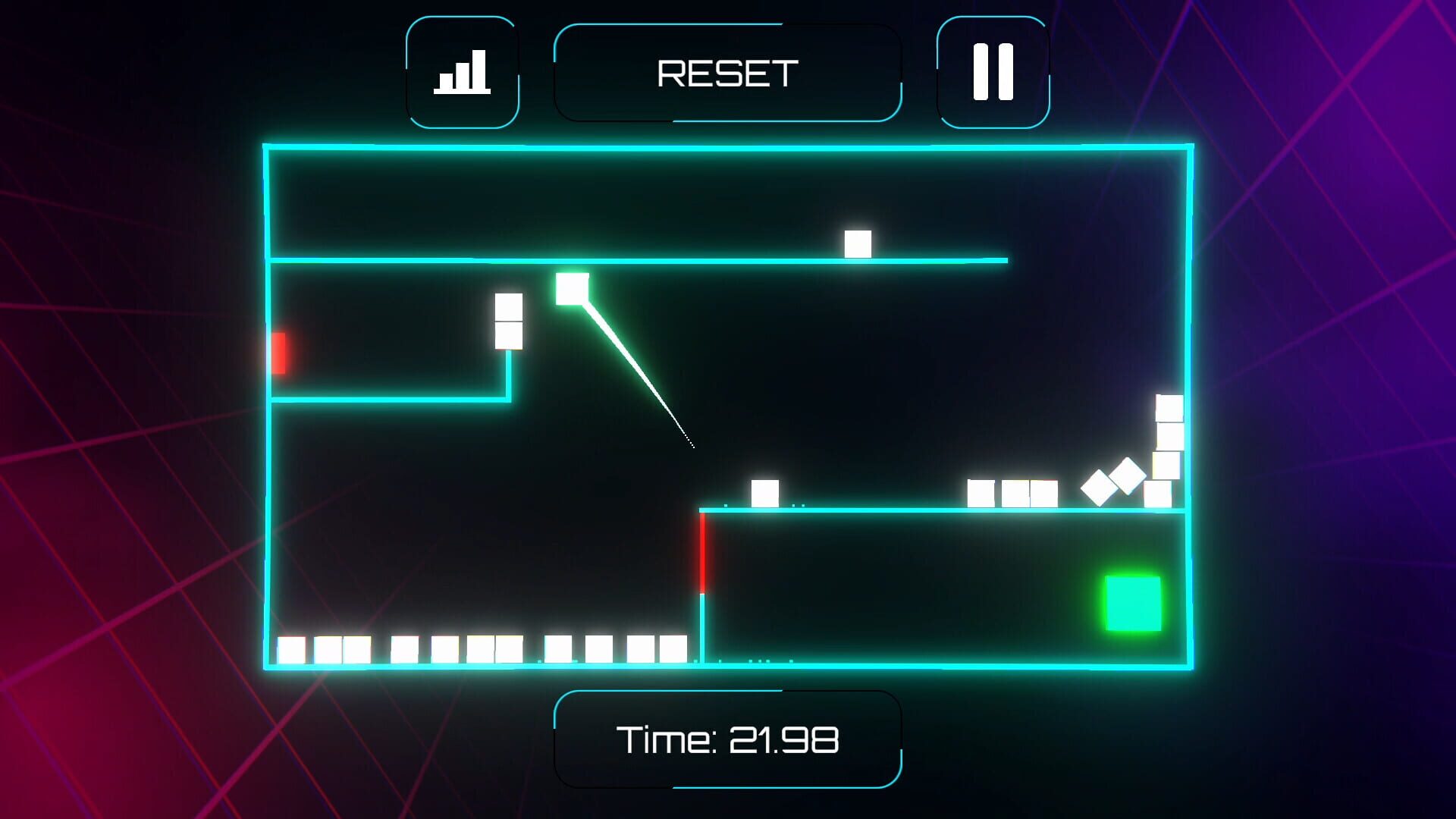Toggle pause using the pause control

pos(992,71)
